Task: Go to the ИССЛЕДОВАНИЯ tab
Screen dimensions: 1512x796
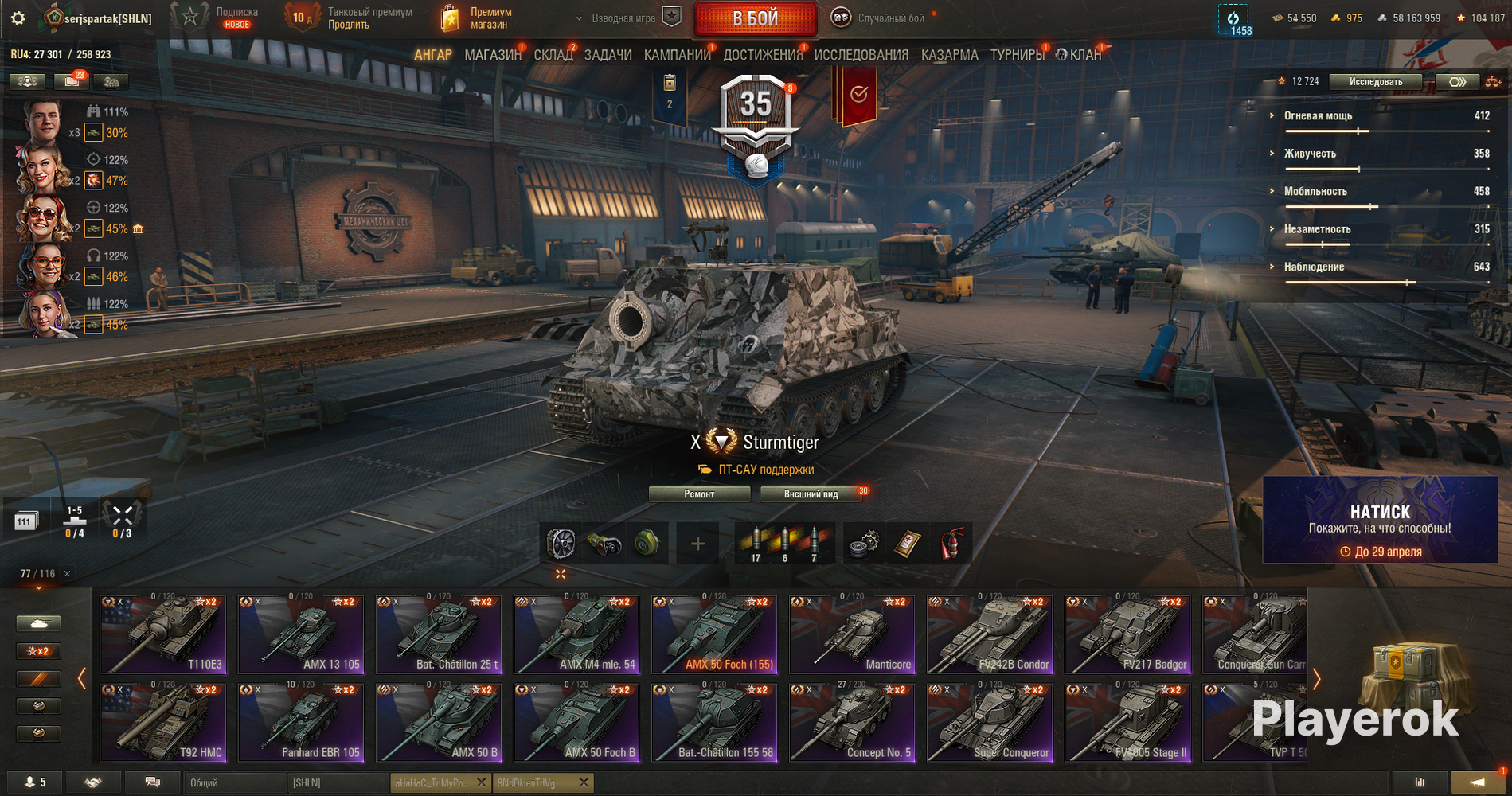Action: (861, 55)
